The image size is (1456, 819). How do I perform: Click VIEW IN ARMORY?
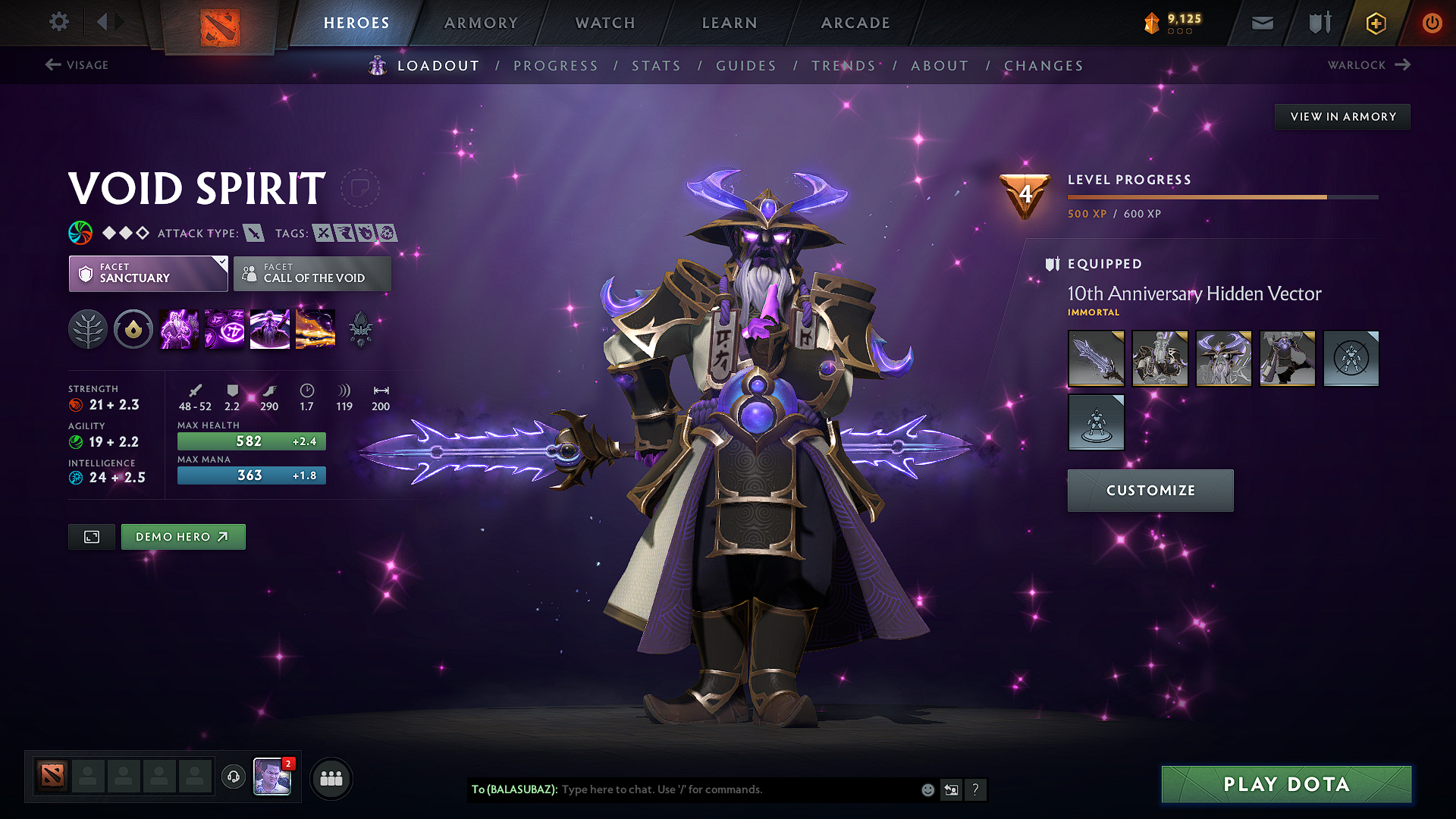pos(1342,116)
